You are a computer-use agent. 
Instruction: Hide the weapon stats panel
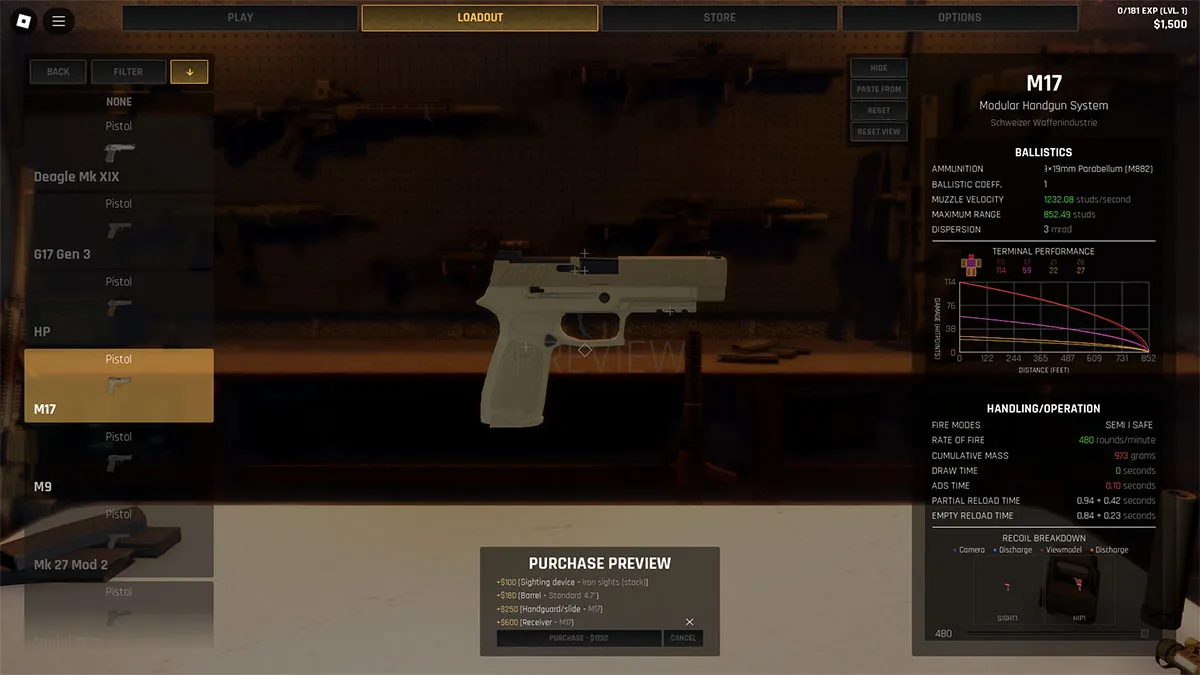[x=878, y=68]
